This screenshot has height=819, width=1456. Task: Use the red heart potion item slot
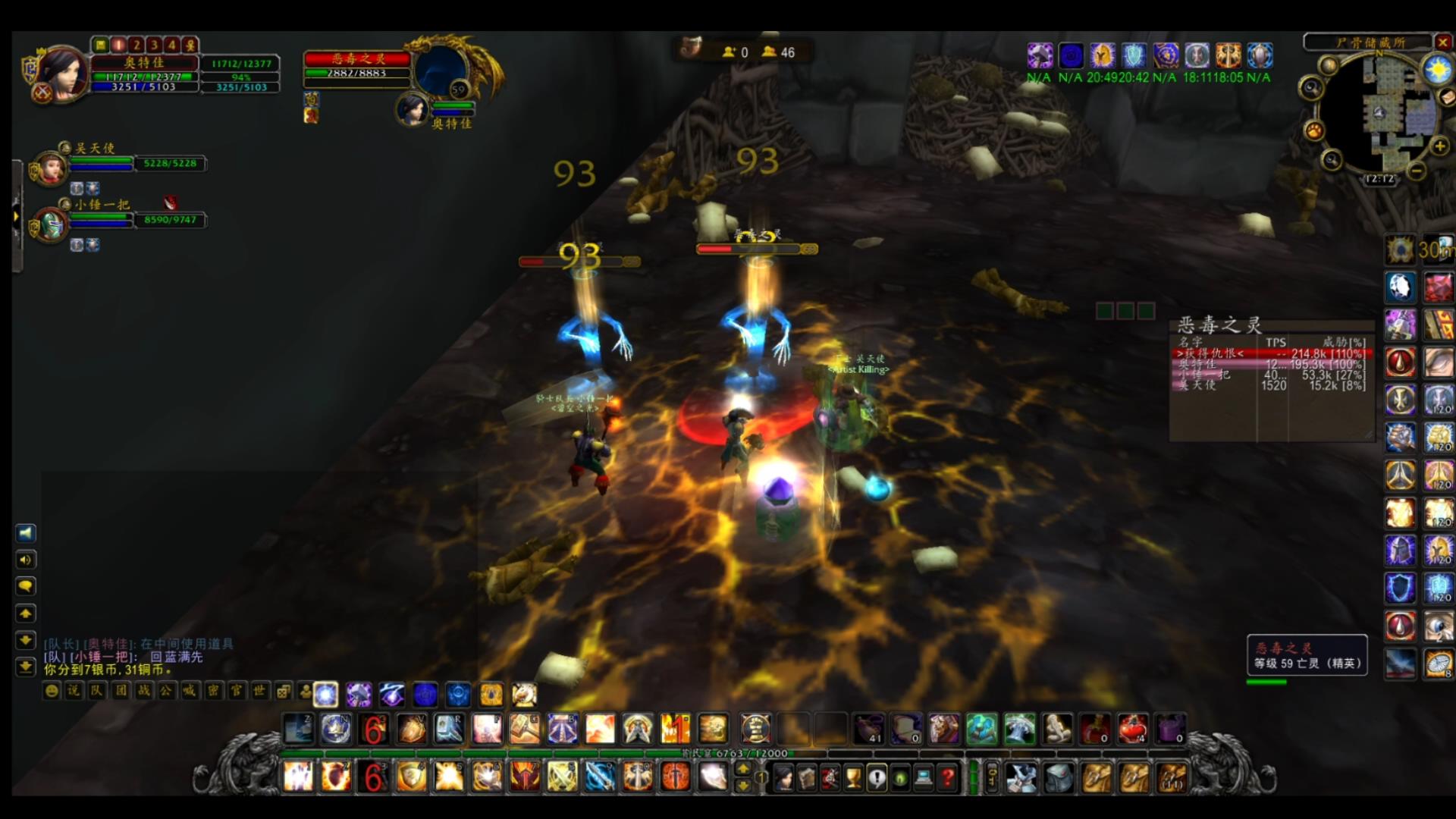click(1131, 729)
